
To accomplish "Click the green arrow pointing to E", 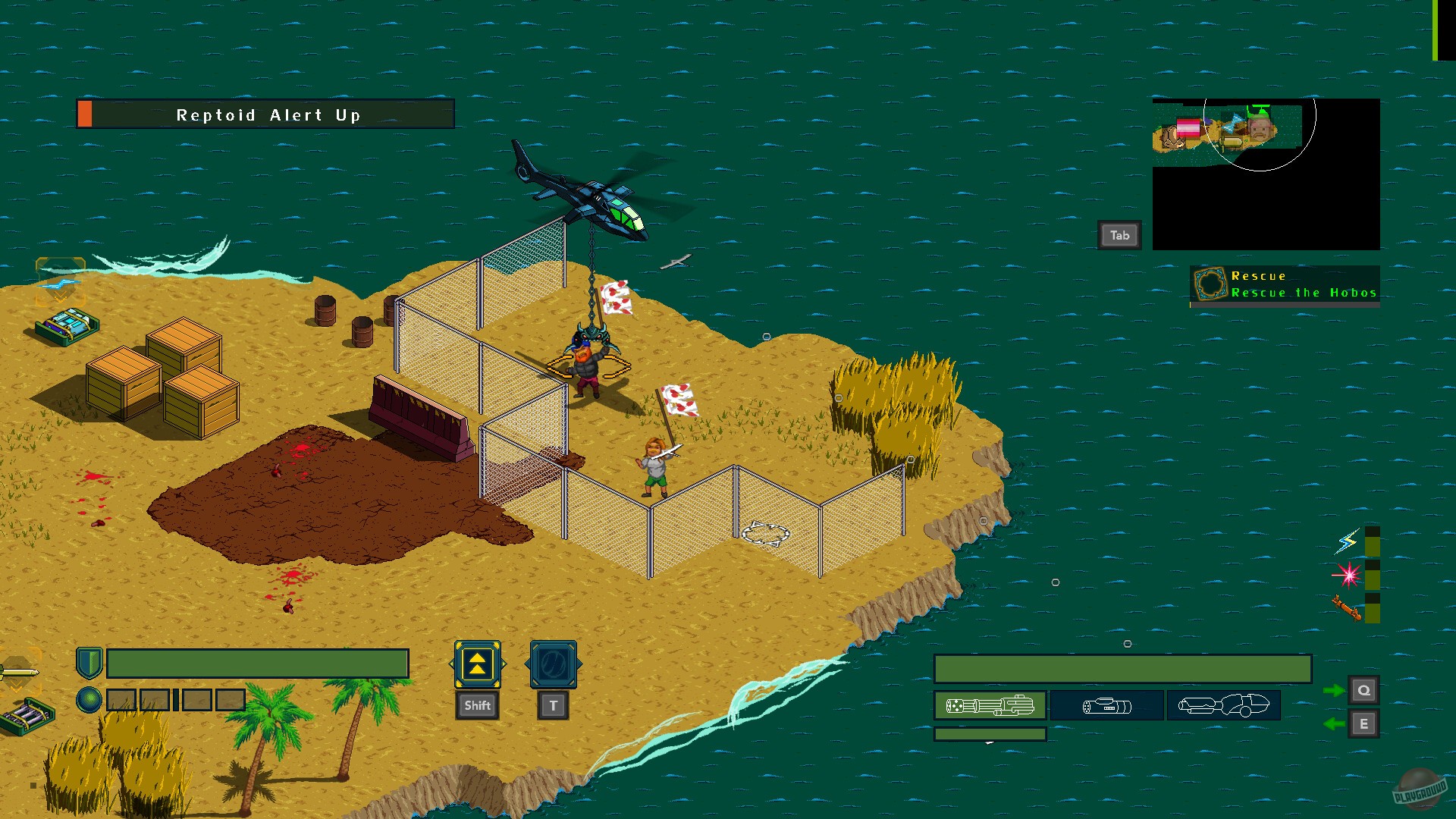I will tap(1332, 724).
